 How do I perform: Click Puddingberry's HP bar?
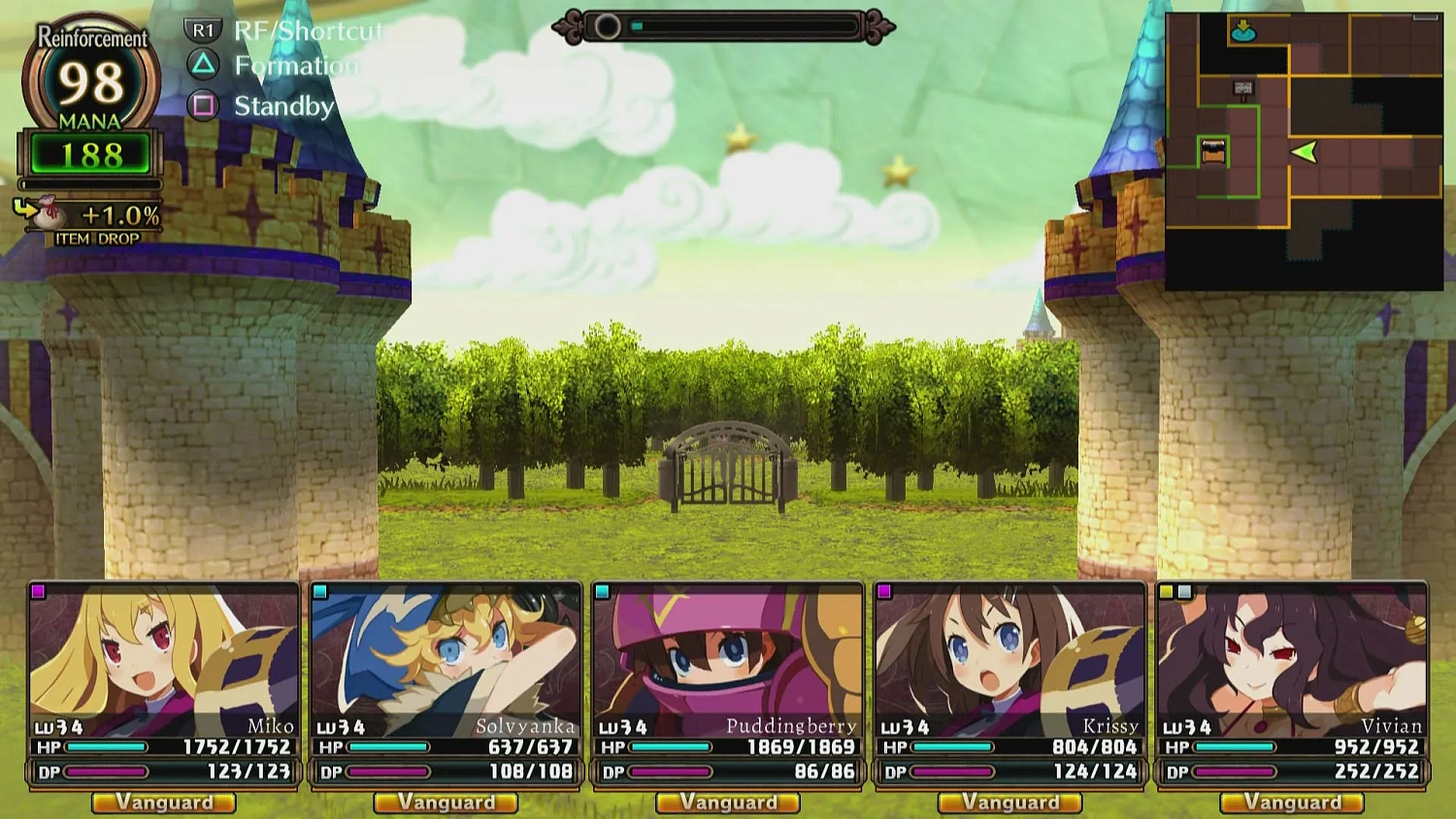click(670, 747)
